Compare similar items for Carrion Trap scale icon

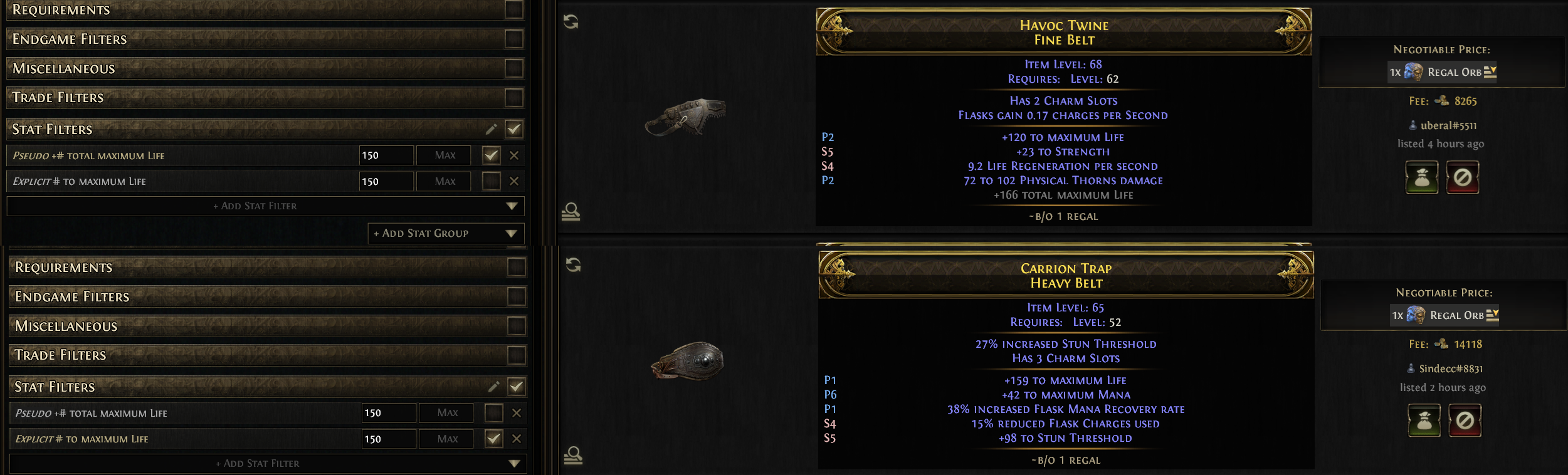tap(573, 455)
